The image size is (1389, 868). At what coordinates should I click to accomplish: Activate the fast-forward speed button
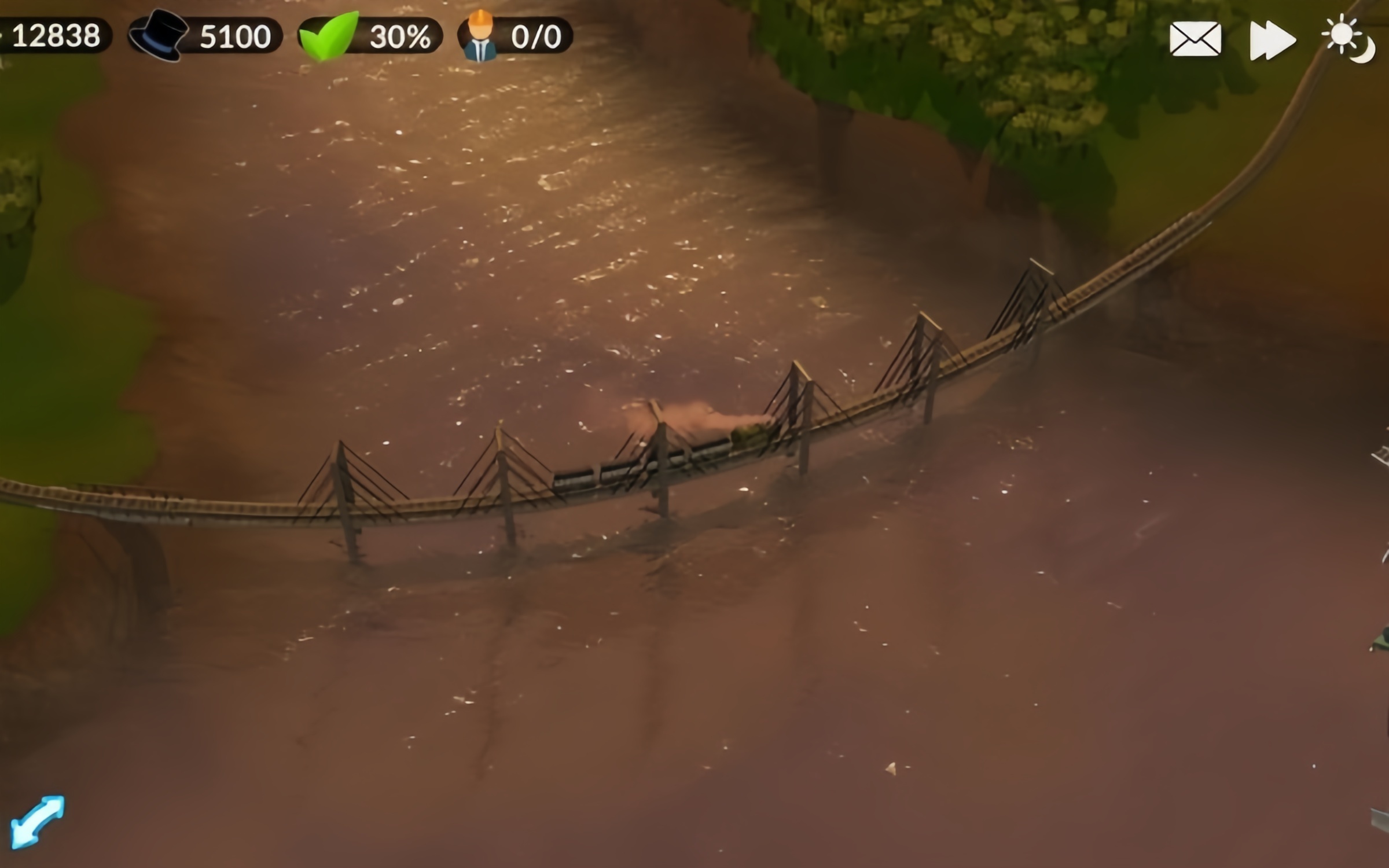pos(1273,41)
